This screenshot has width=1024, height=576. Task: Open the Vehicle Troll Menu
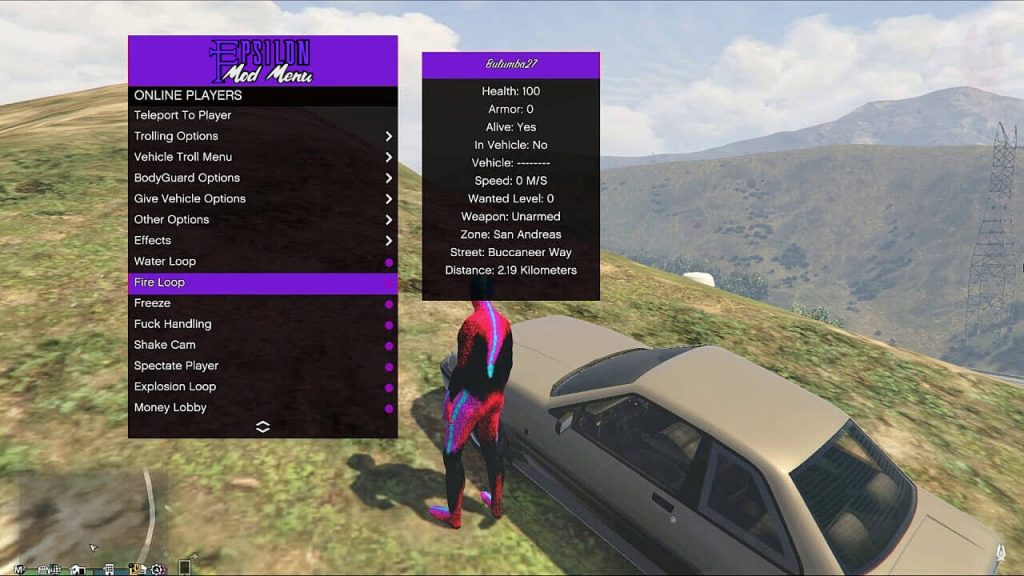click(183, 157)
